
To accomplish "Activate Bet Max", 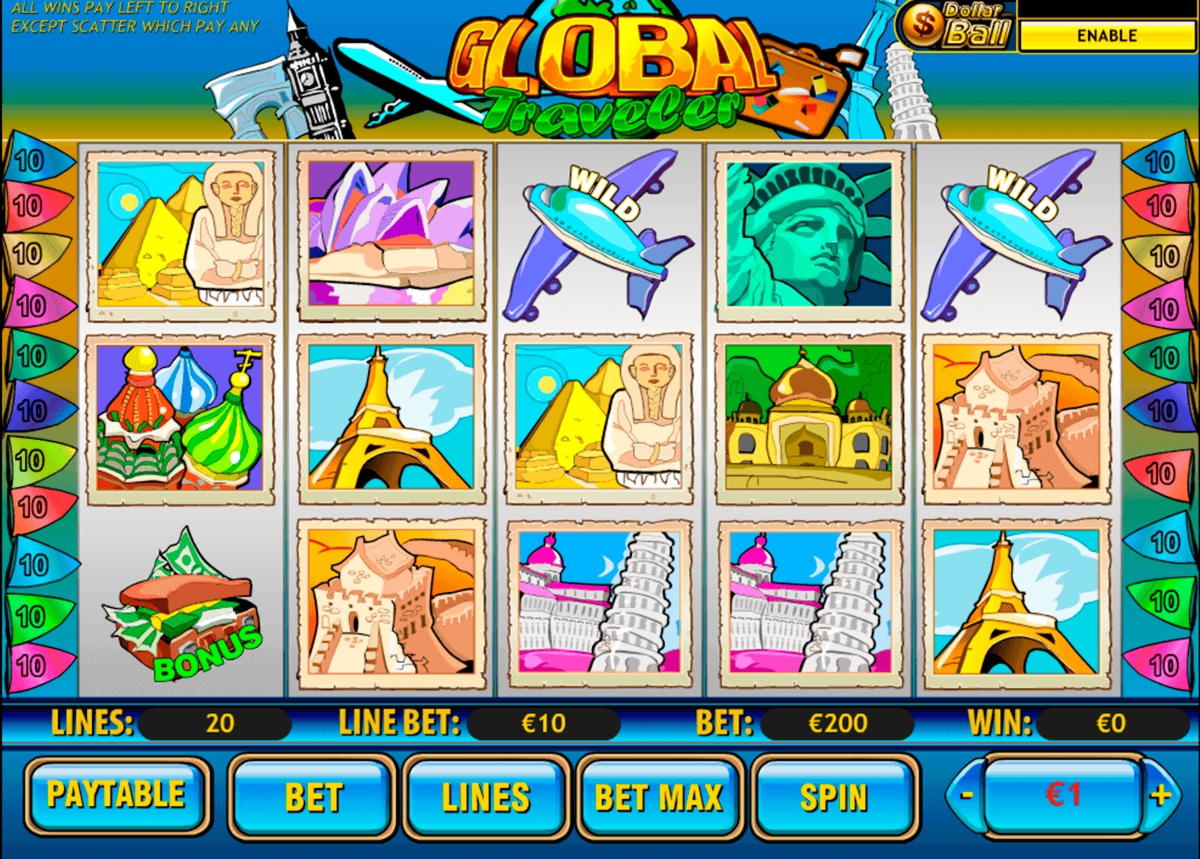I will [x=659, y=797].
